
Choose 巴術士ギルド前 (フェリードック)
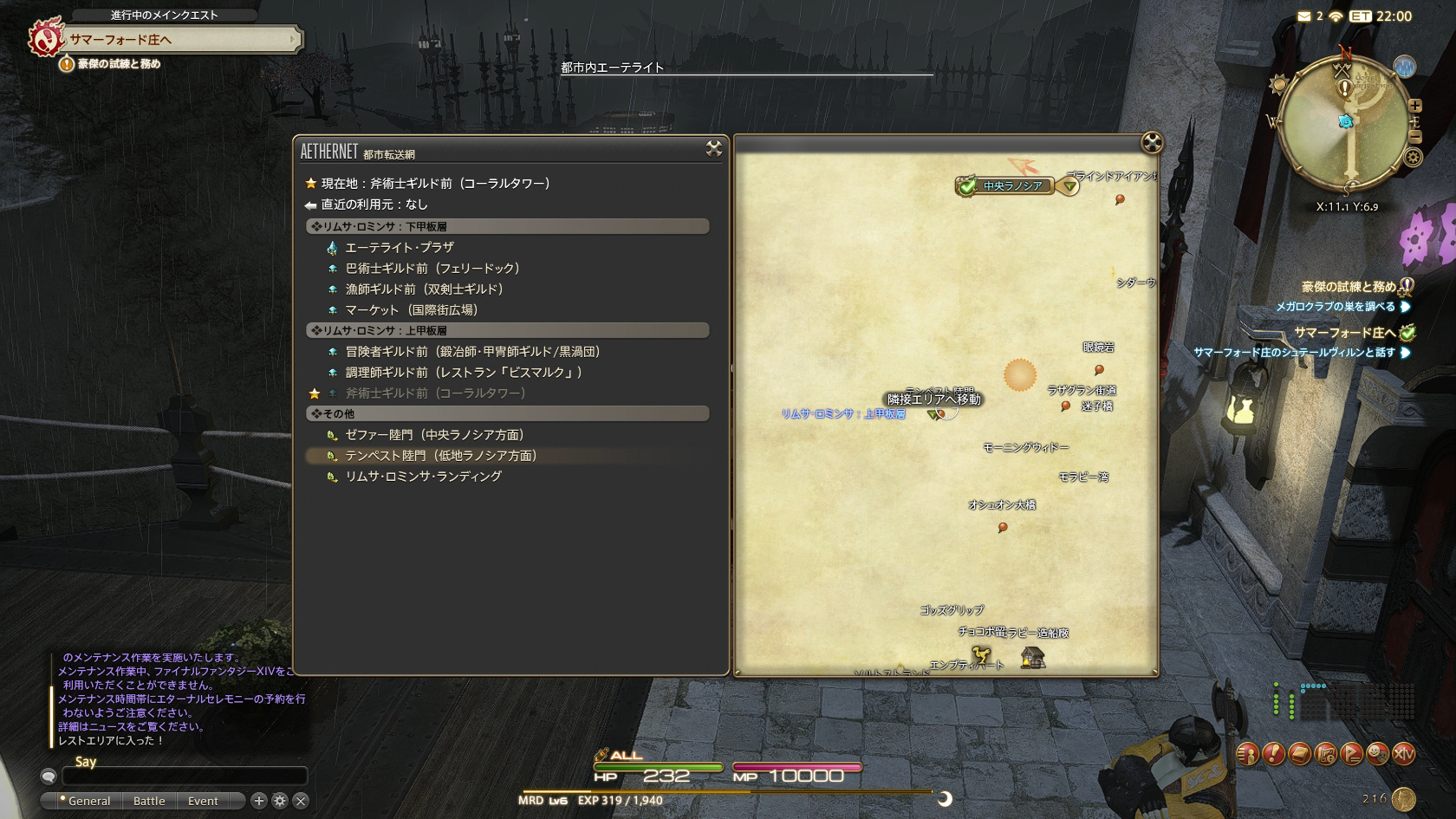click(x=432, y=269)
